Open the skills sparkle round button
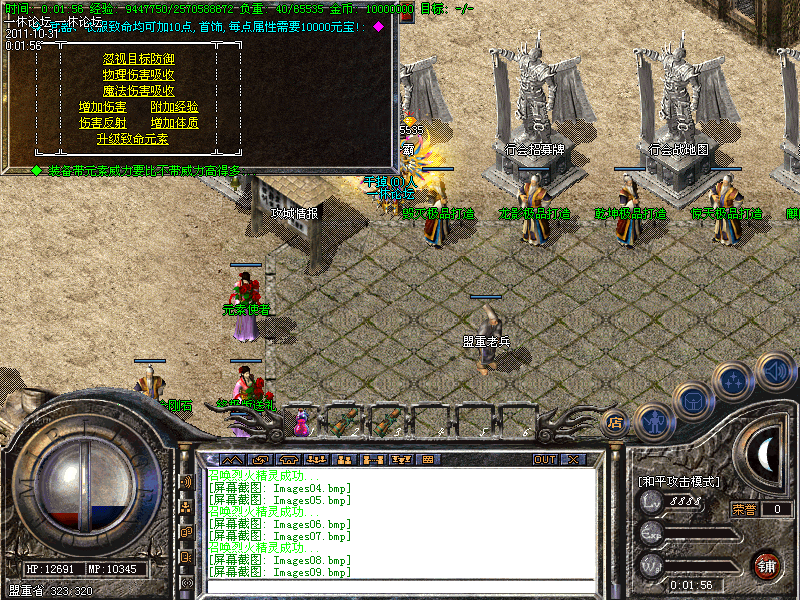 (x=734, y=380)
